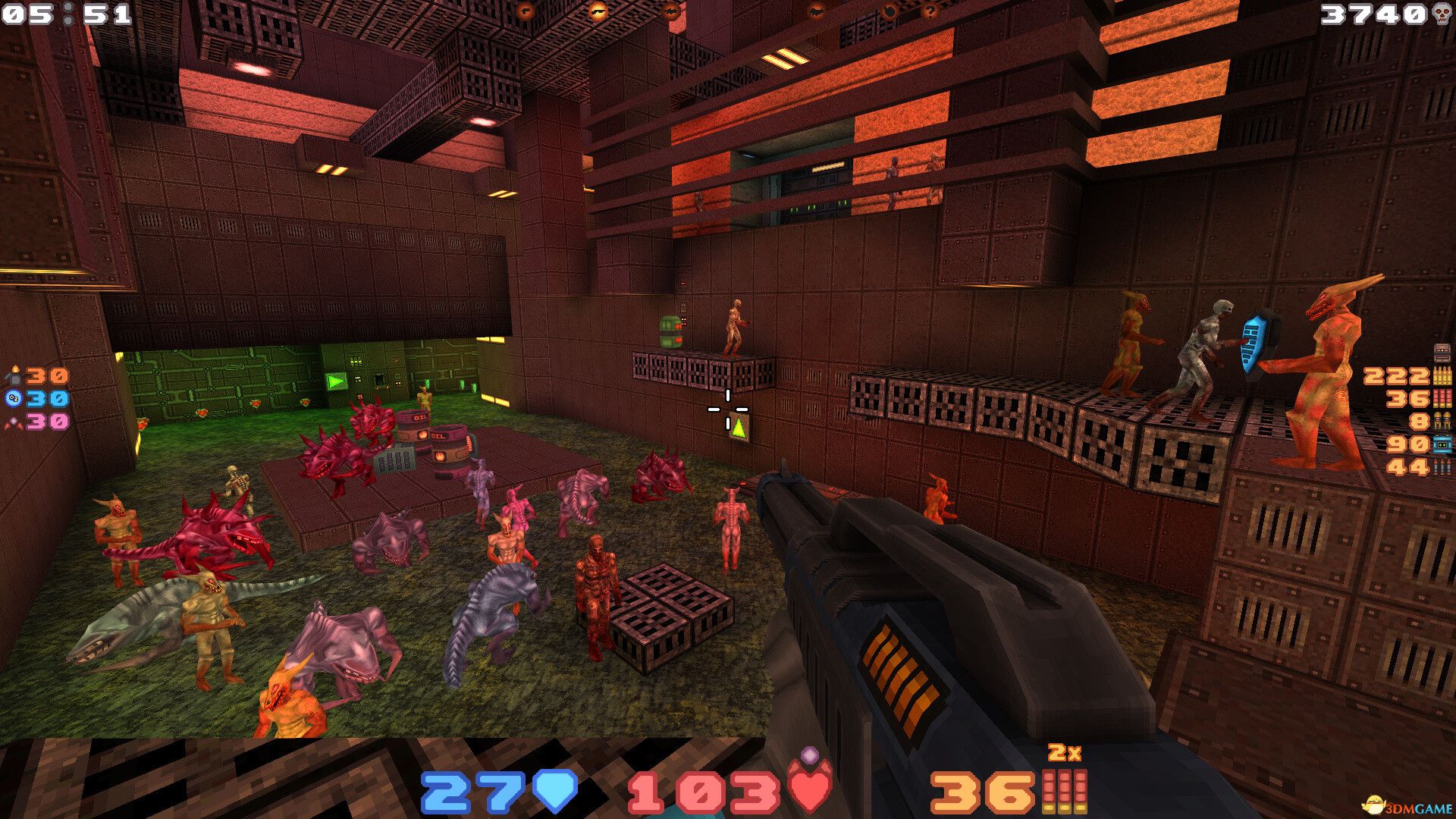This screenshot has width=1456, height=819.
Task: Click the skull icon next to the score
Action: [1439, 12]
